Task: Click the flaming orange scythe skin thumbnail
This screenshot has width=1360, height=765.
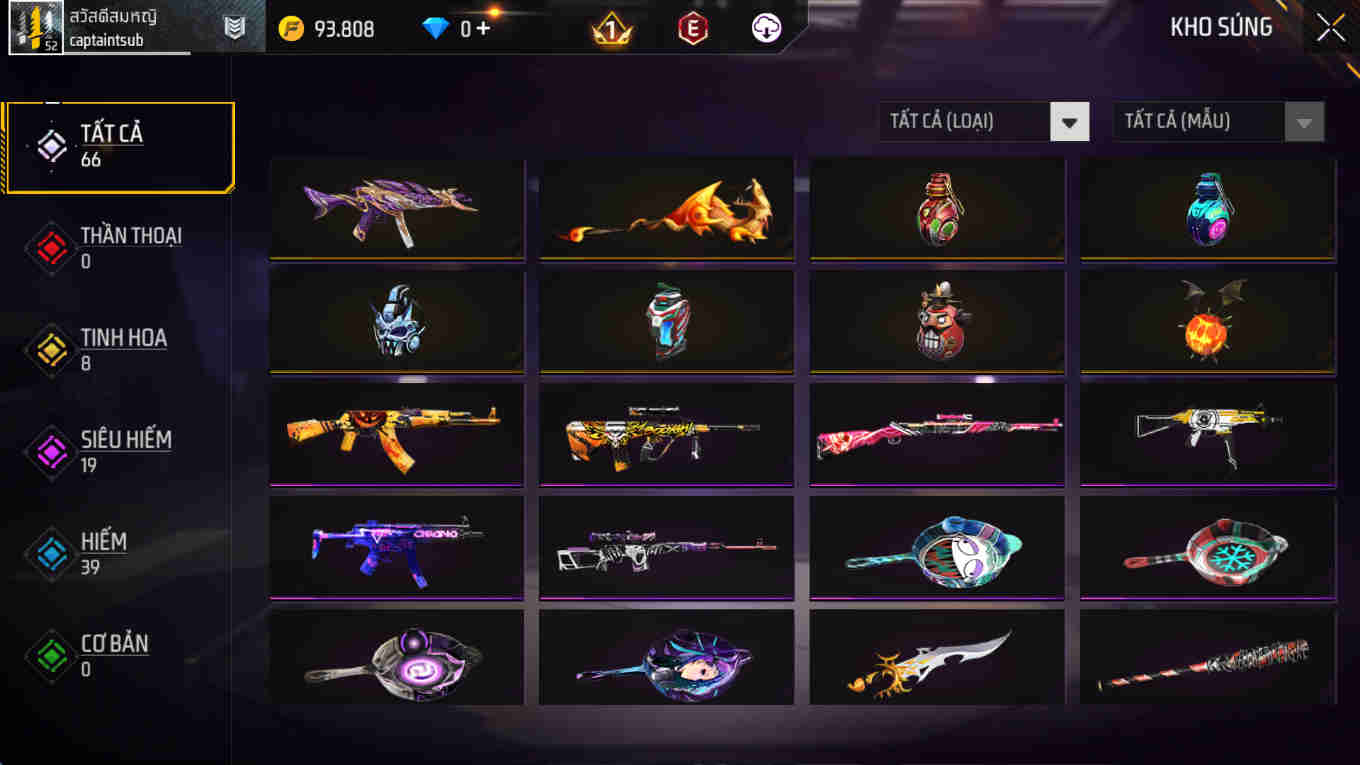Action: tap(666, 208)
